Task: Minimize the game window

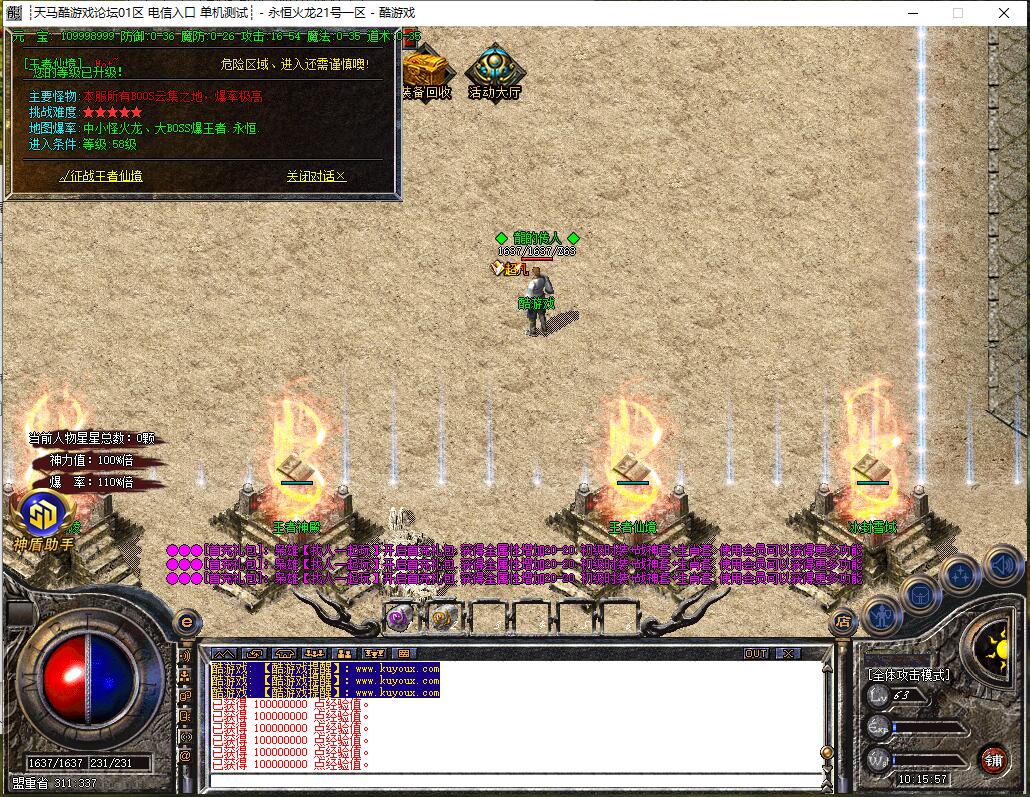Action: click(x=911, y=13)
